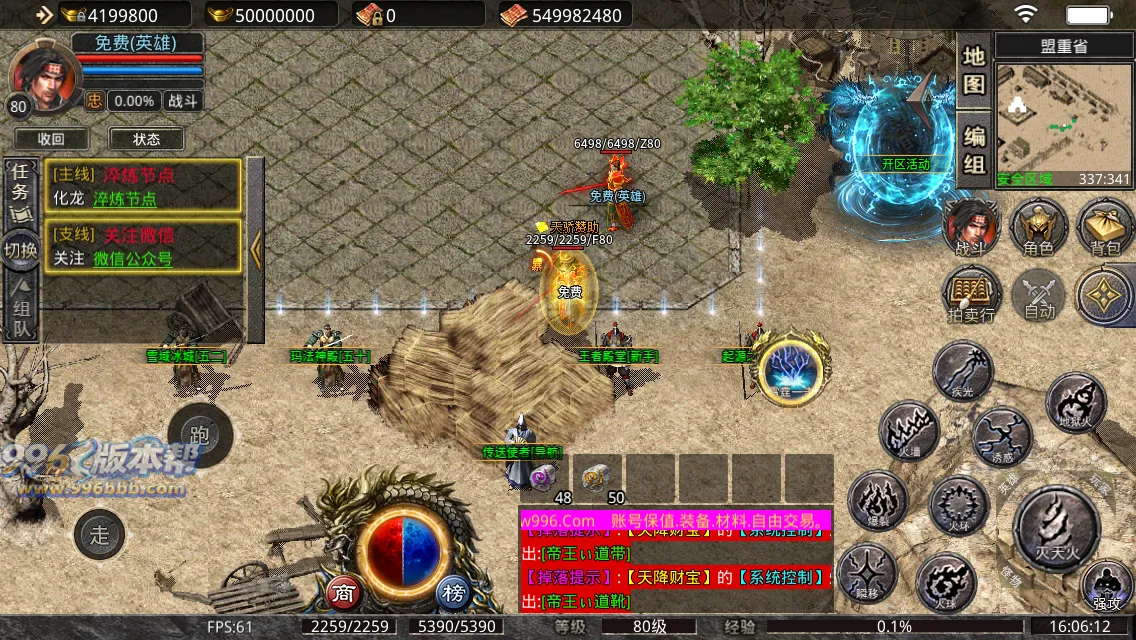Open the 角色 character panel
The width and height of the screenshot is (1136, 640).
(x=1039, y=225)
